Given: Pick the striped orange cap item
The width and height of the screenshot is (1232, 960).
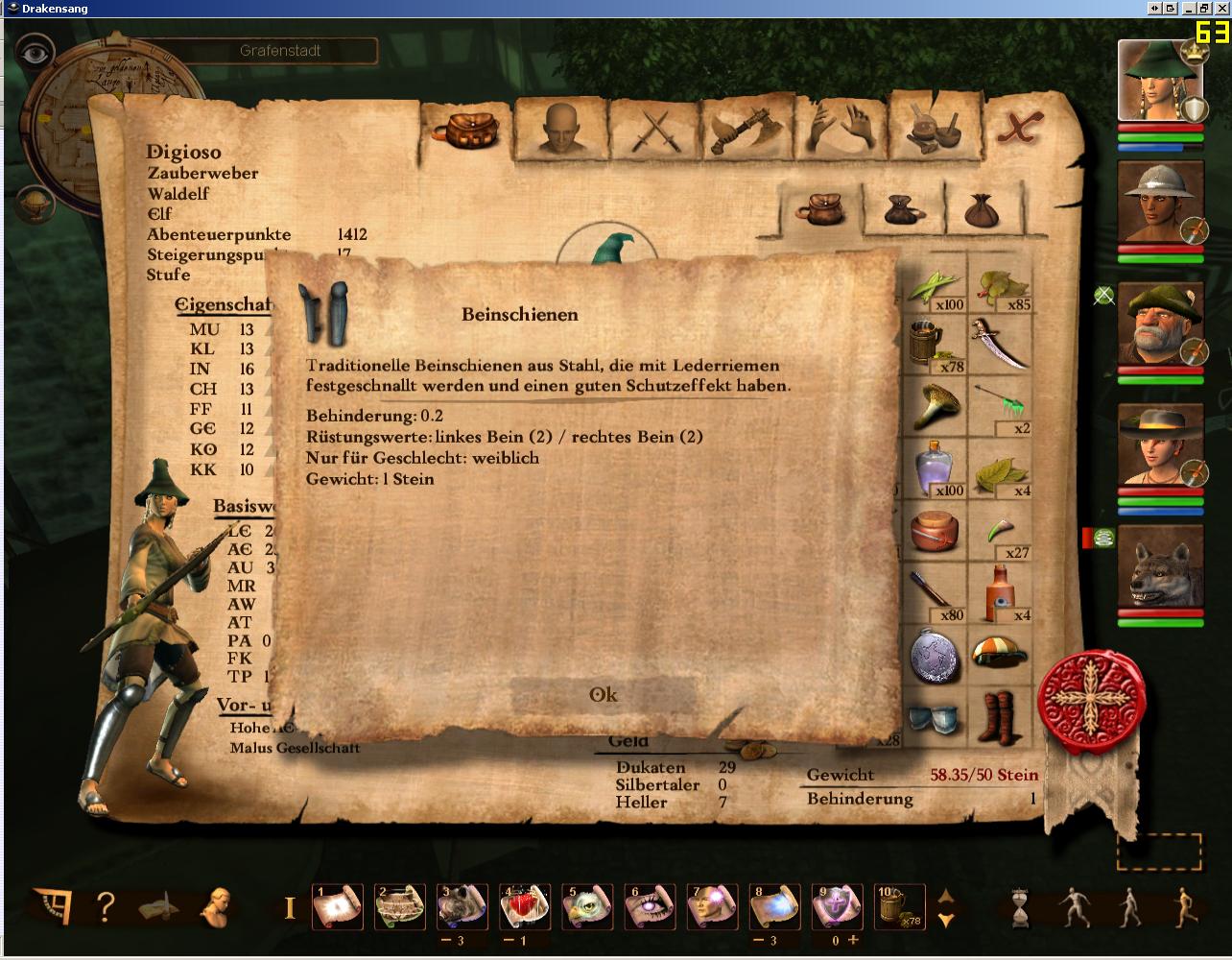Looking at the screenshot, I should (x=1000, y=655).
